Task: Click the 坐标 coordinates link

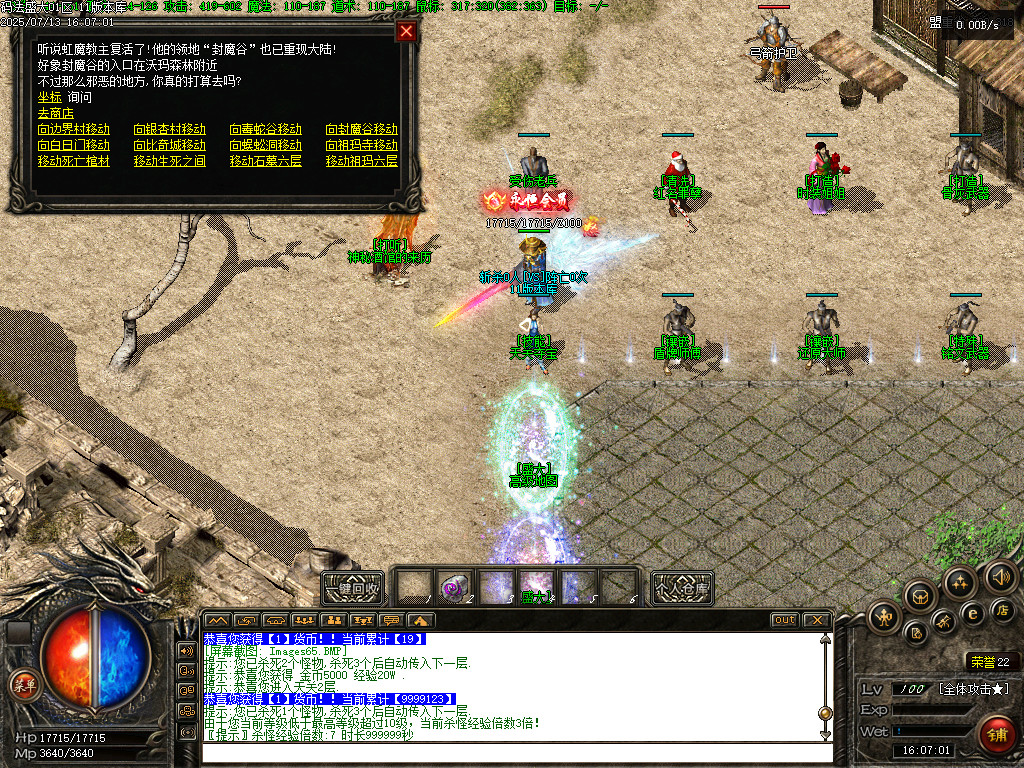Action: pyautogui.click(x=49, y=97)
